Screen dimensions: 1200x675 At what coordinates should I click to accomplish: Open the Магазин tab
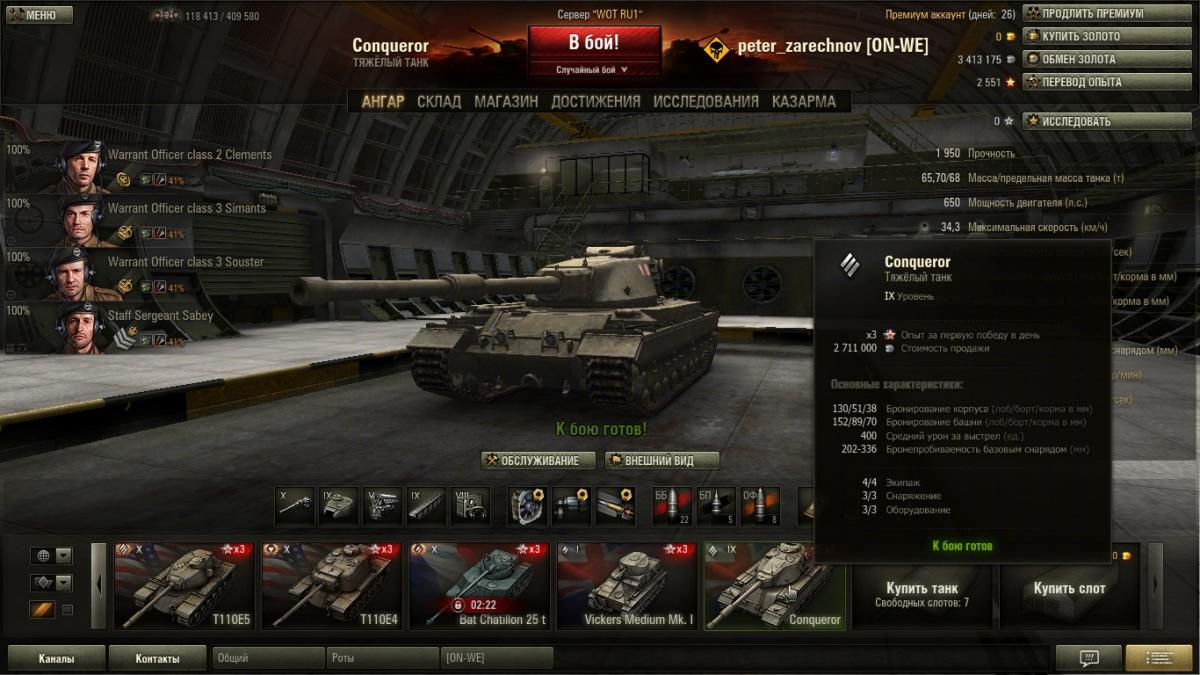point(506,101)
